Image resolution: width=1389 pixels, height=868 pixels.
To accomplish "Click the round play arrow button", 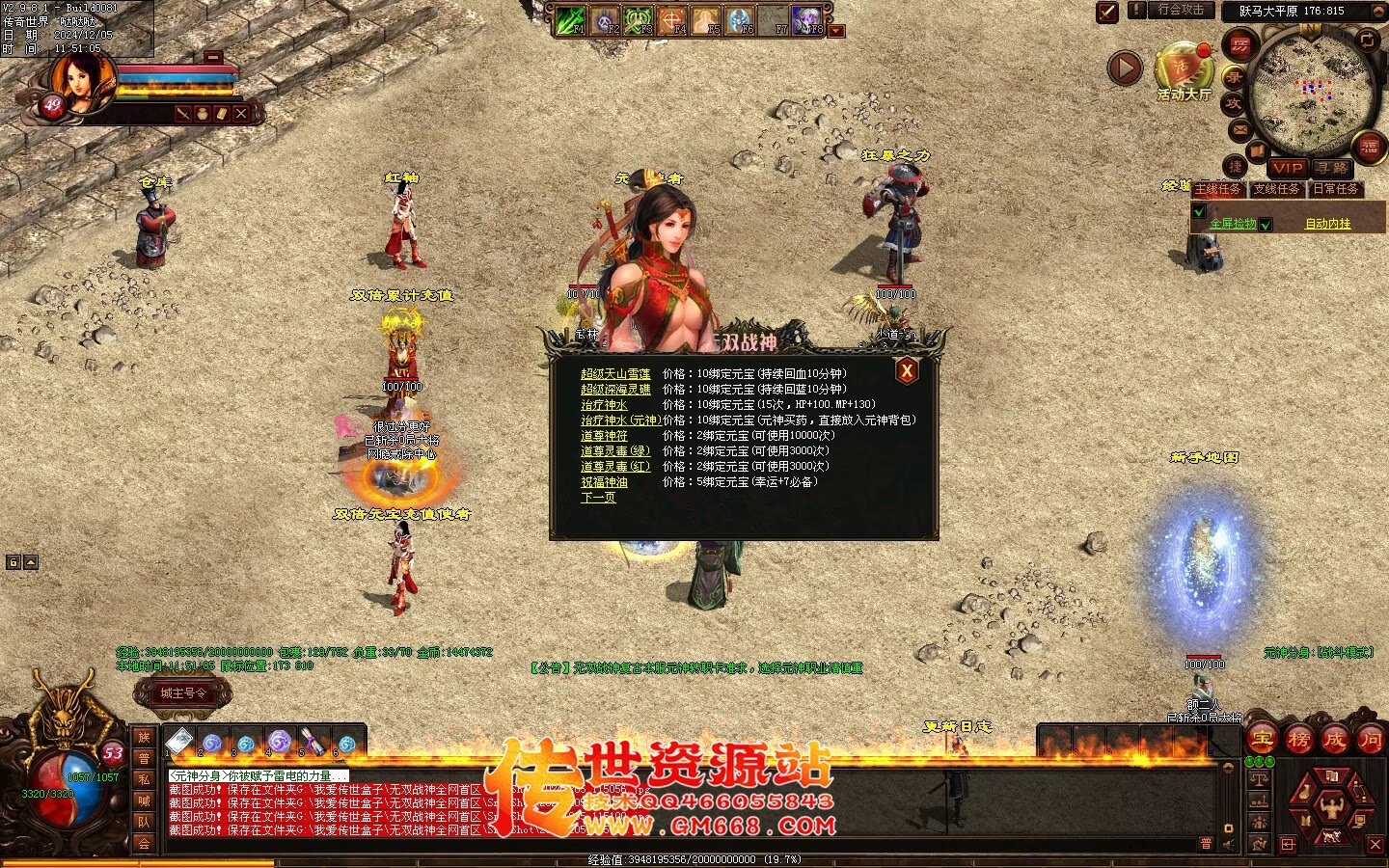I will (x=1125, y=68).
